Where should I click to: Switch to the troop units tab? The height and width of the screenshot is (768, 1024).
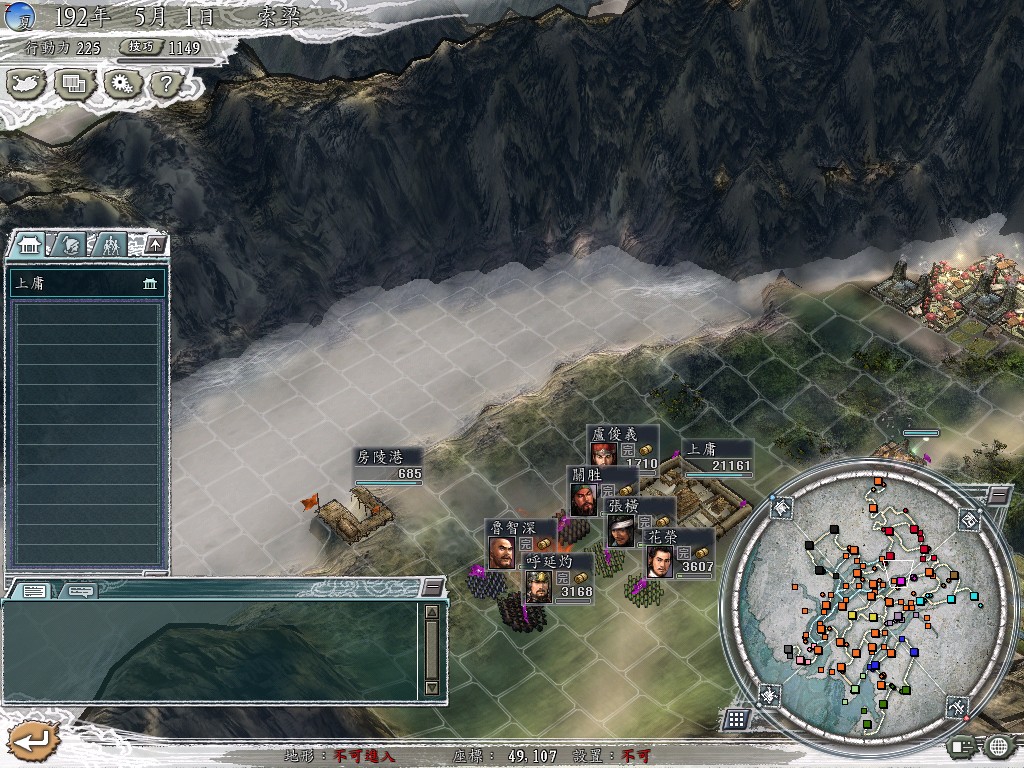point(111,244)
